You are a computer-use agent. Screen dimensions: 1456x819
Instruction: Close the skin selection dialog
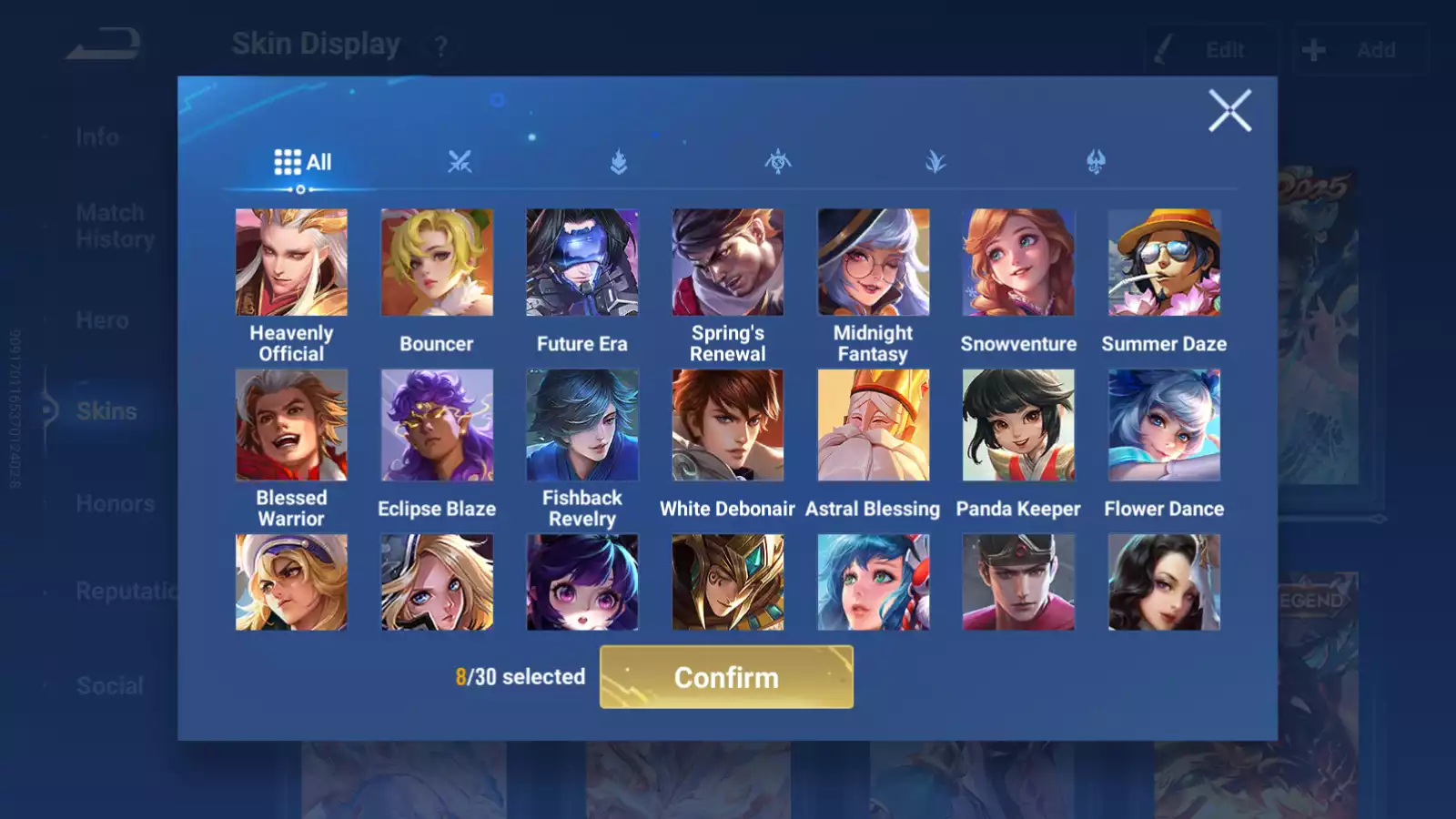tap(1229, 111)
